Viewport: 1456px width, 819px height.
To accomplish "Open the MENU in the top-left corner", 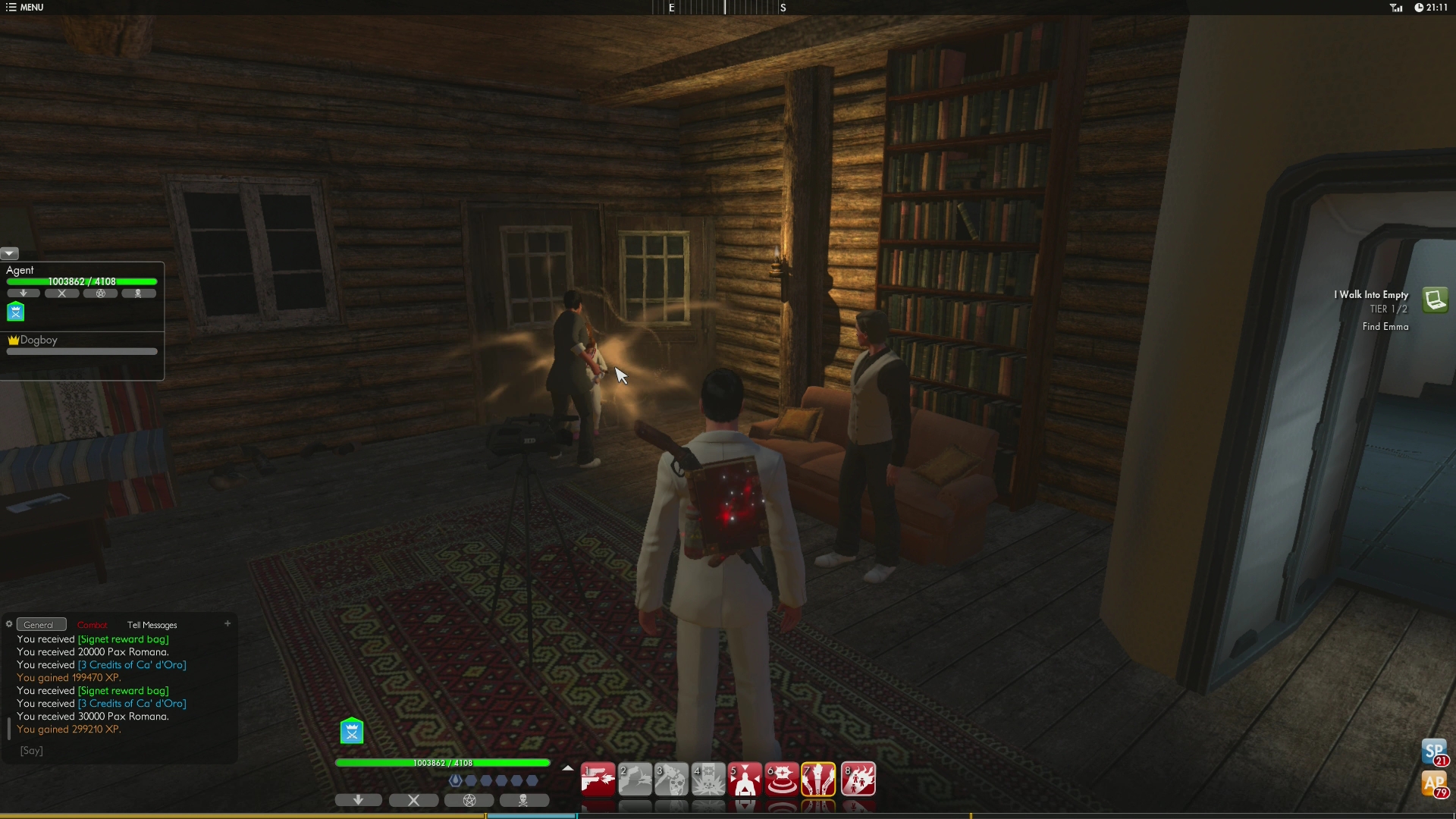I will point(25,8).
